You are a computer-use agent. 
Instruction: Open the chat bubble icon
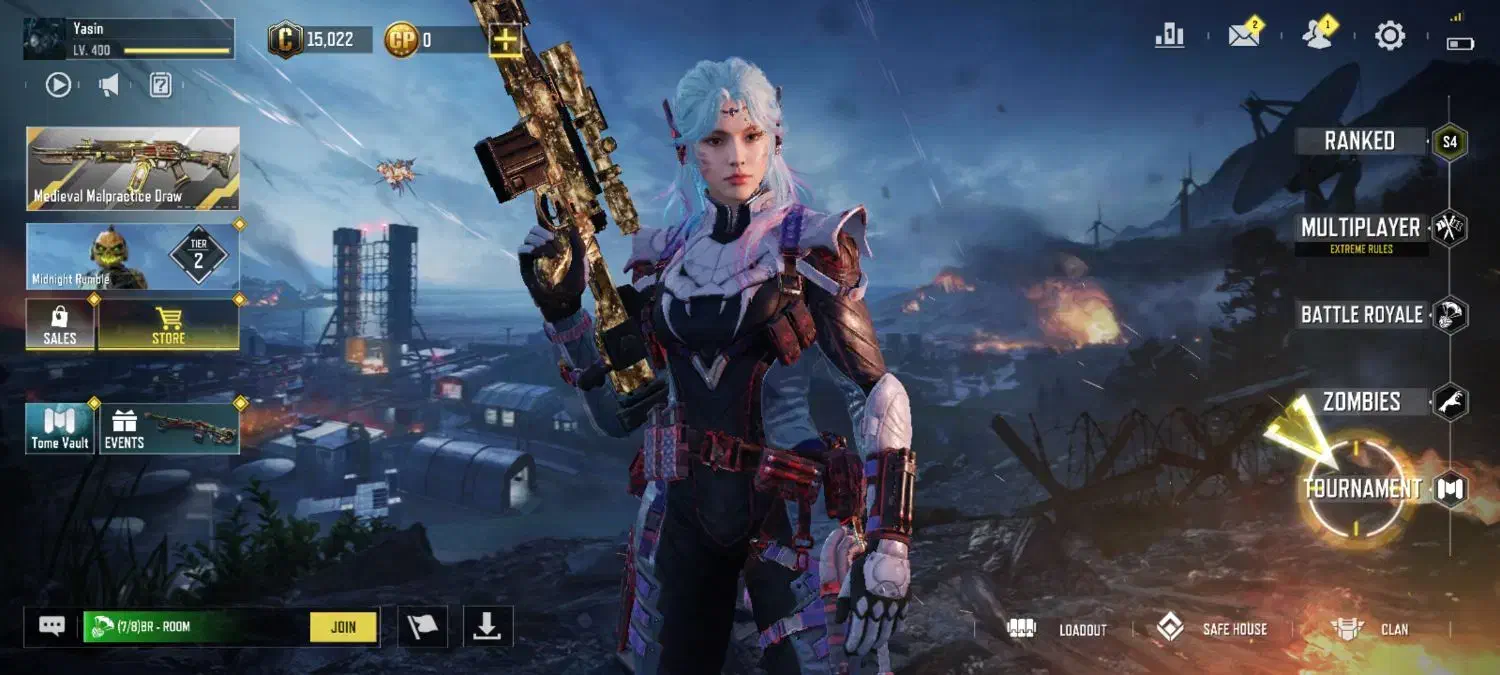click(x=52, y=626)
